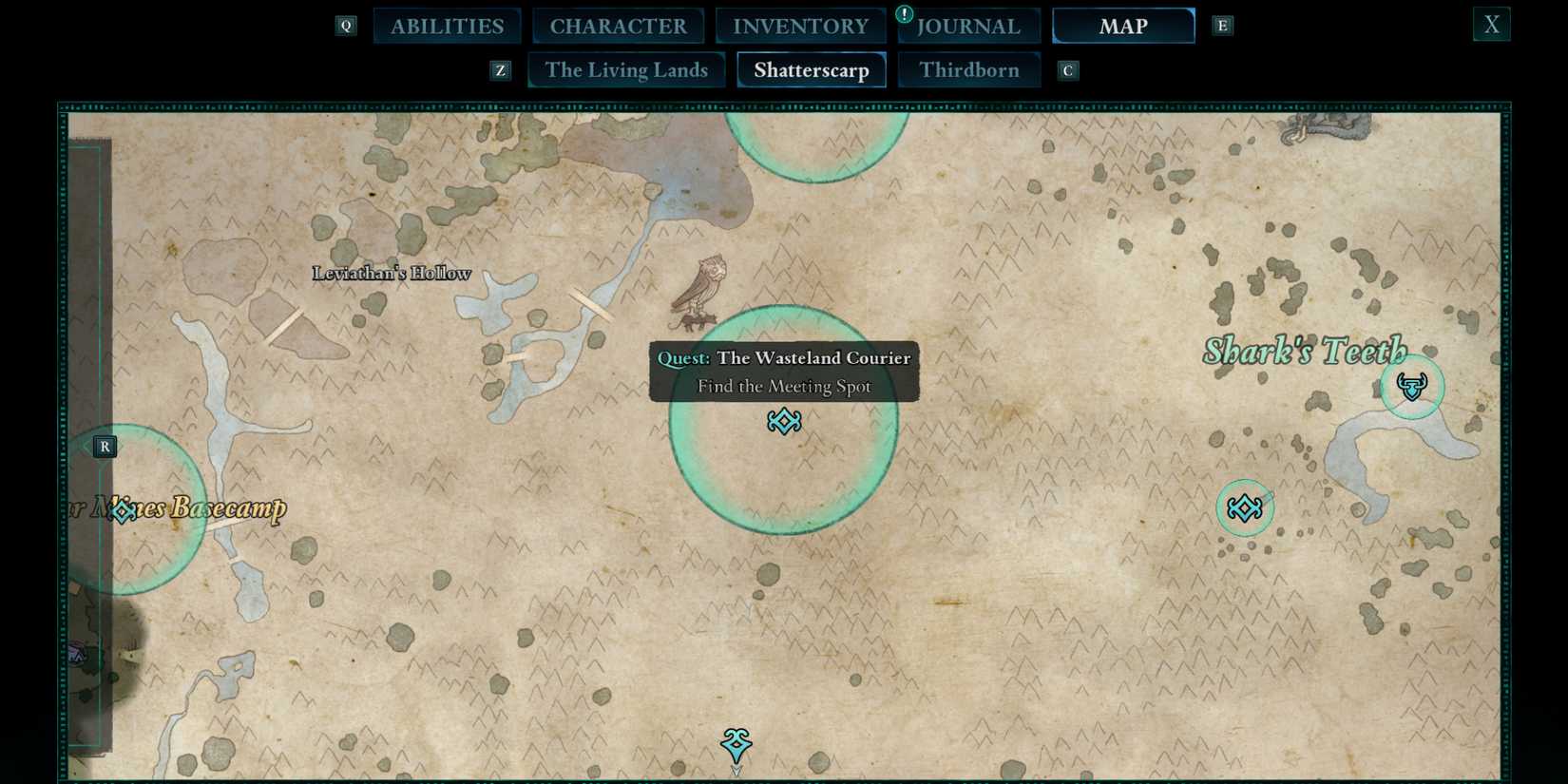
Task: Select the Shatterscarp map tab
Action: click(811, 69)
